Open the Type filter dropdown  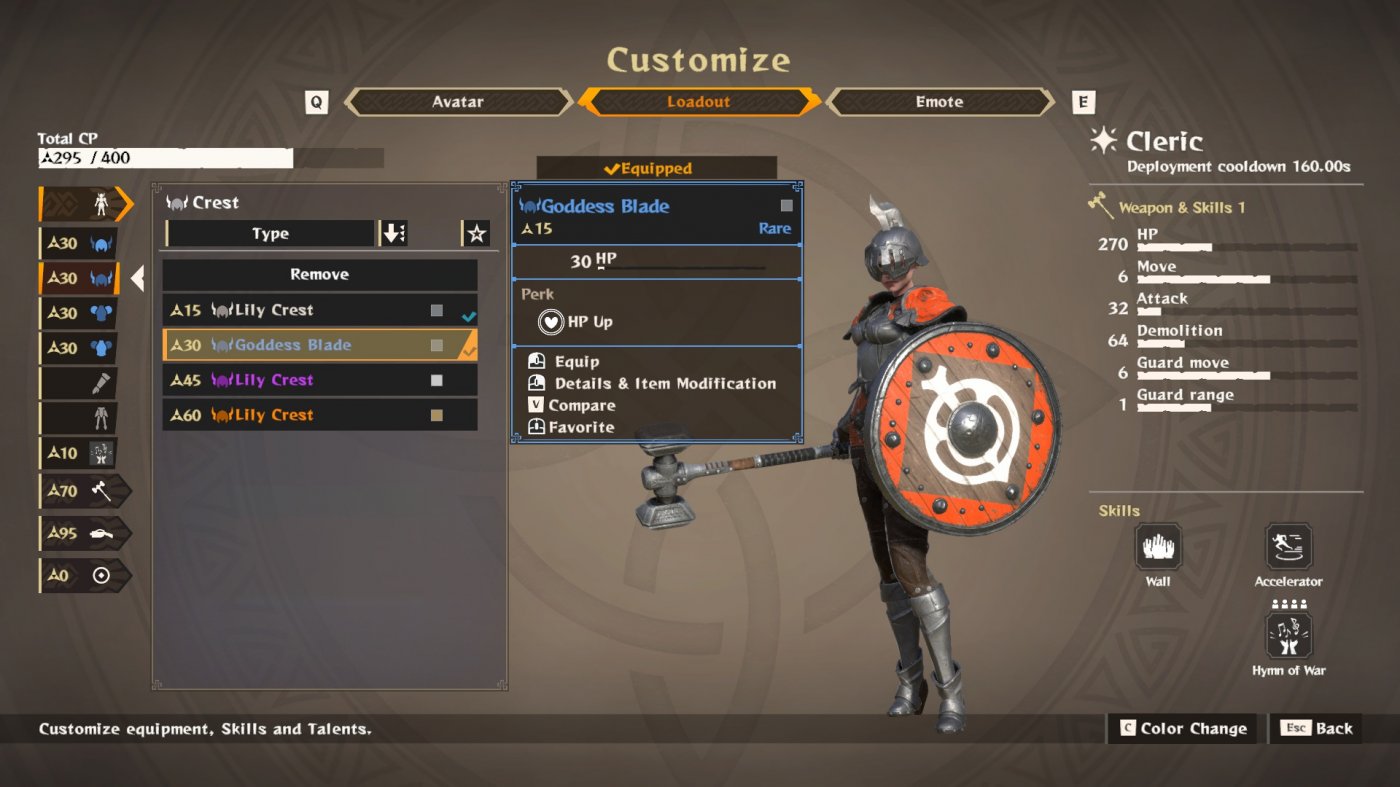tap(268, 233)
